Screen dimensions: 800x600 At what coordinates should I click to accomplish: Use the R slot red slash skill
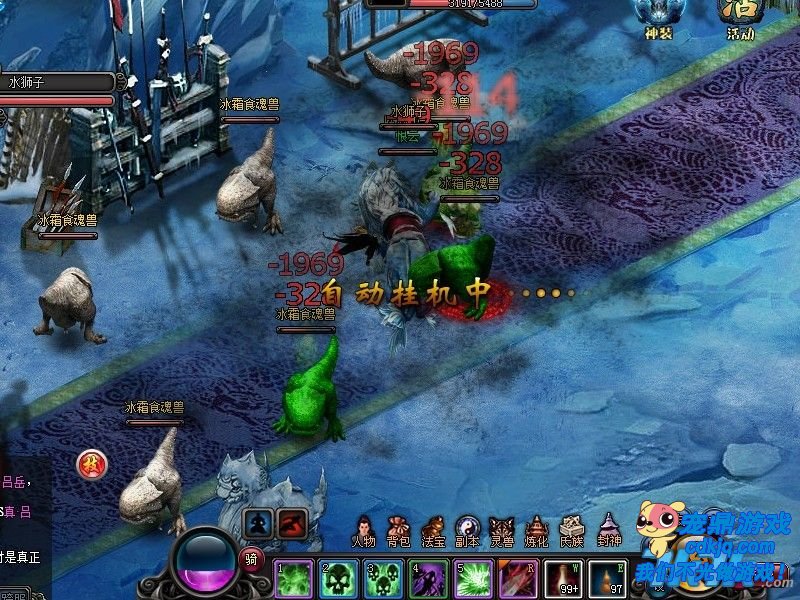coord(519,579)
